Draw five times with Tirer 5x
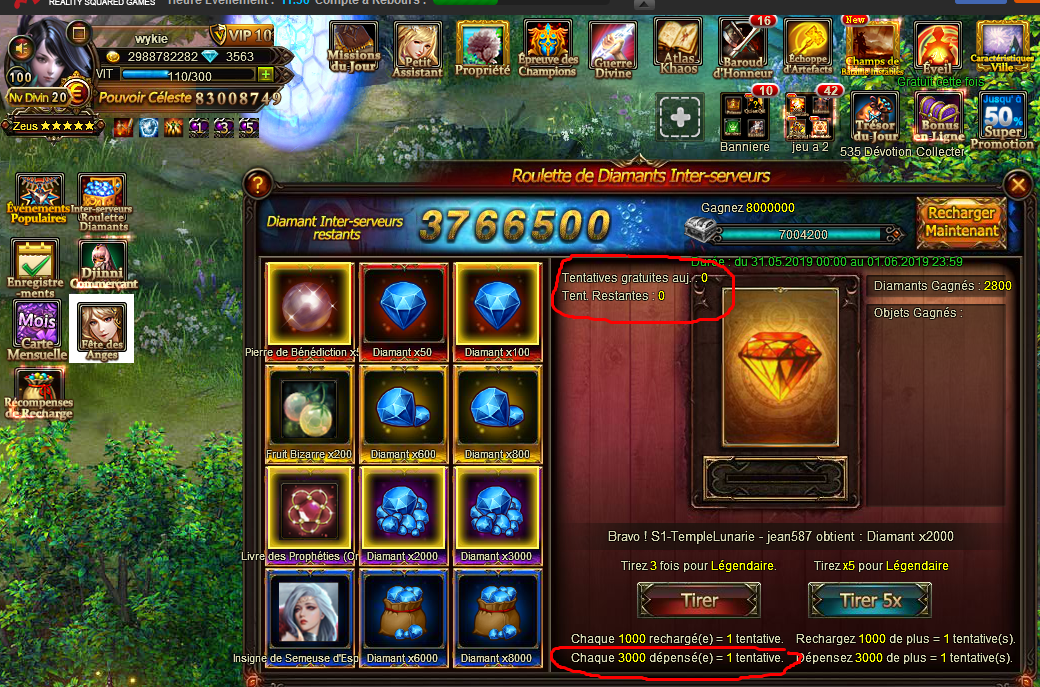 point(869,600)
